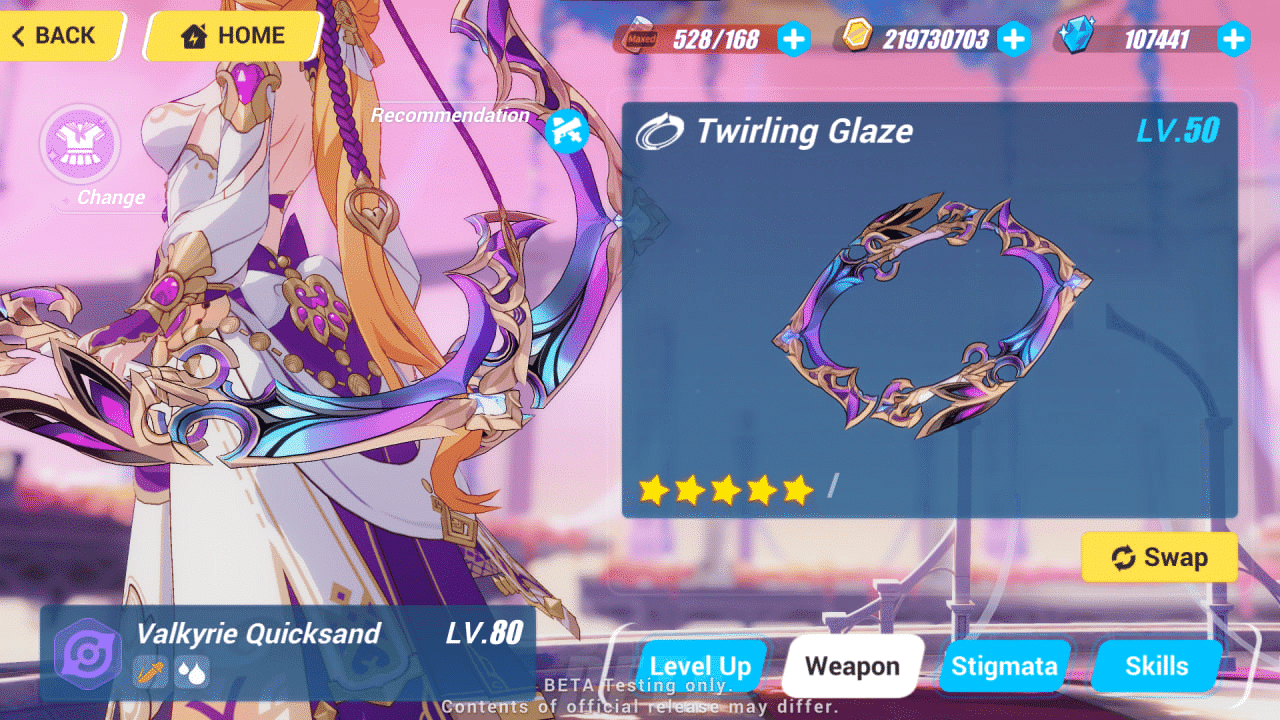Open the Skills tab
Screen dimensions: 1280x720
pyautogui.click(x=1156, y=666)
